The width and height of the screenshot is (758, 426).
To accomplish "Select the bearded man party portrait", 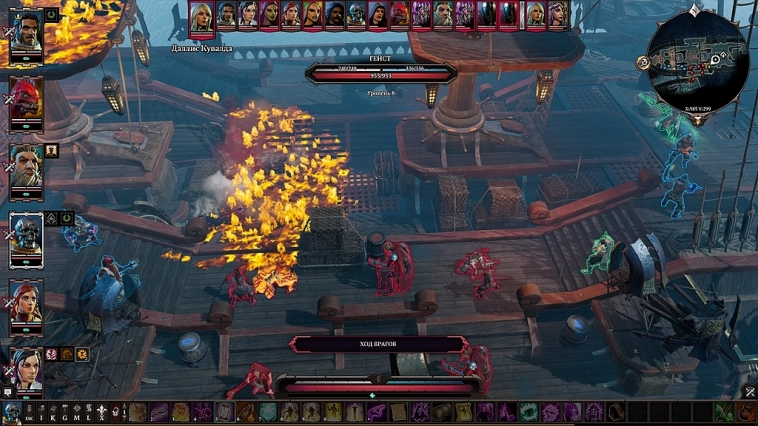I will point(26,38).
